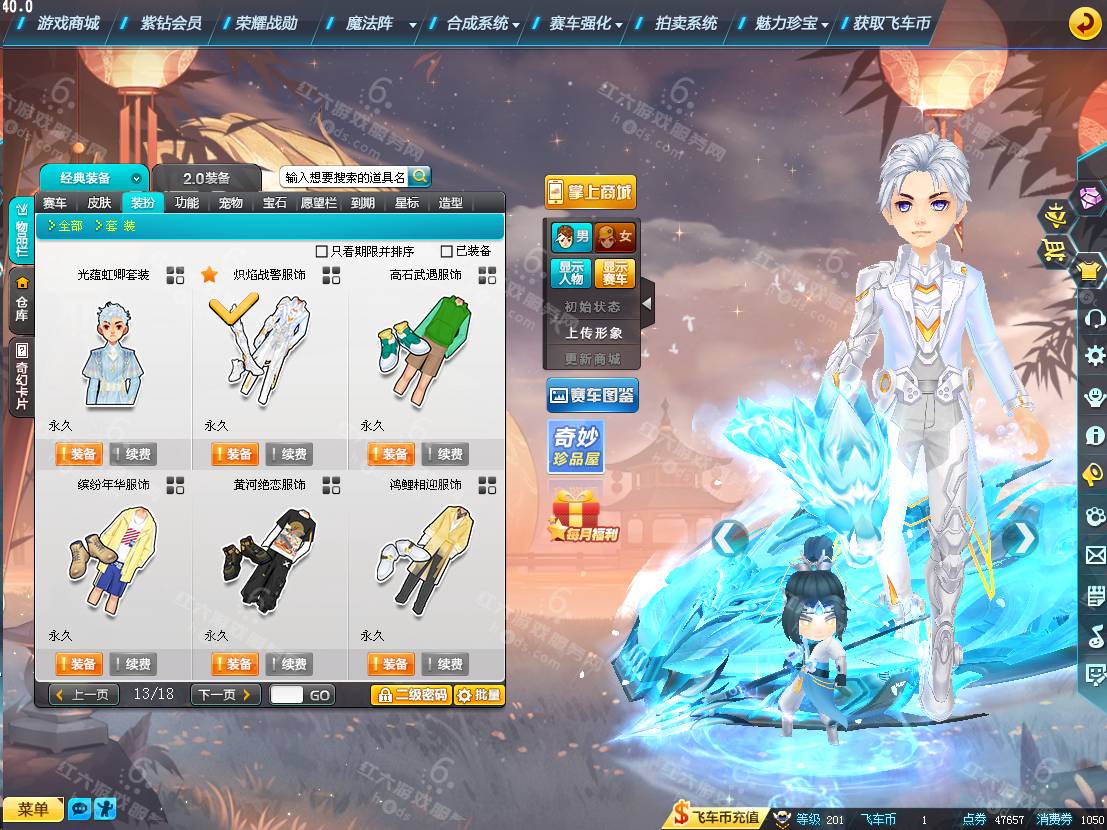Image resolution: width=1107 pixels, height=830 pixels.
Task: Go to the next page 下一页
Action: pos(225,694)
